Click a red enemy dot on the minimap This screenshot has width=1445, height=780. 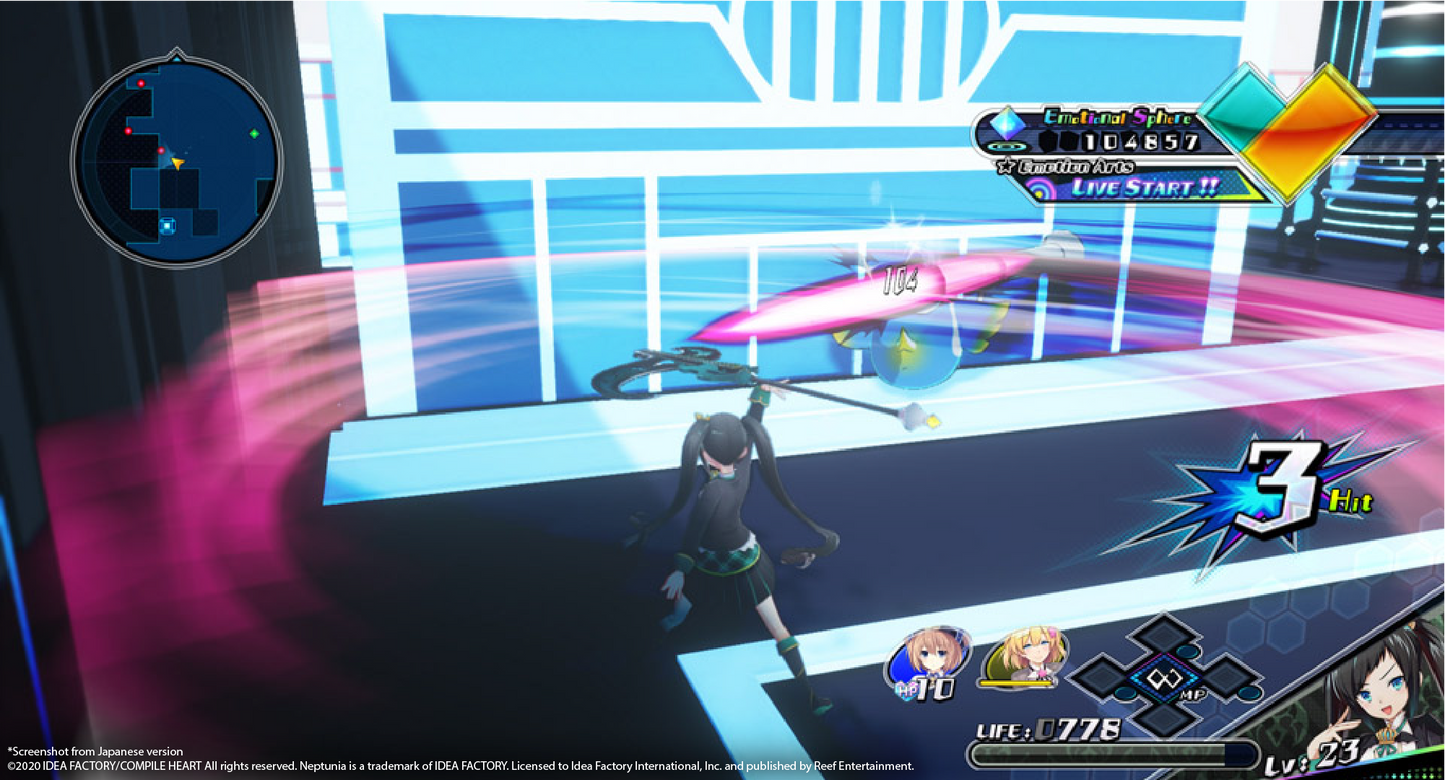141,84
